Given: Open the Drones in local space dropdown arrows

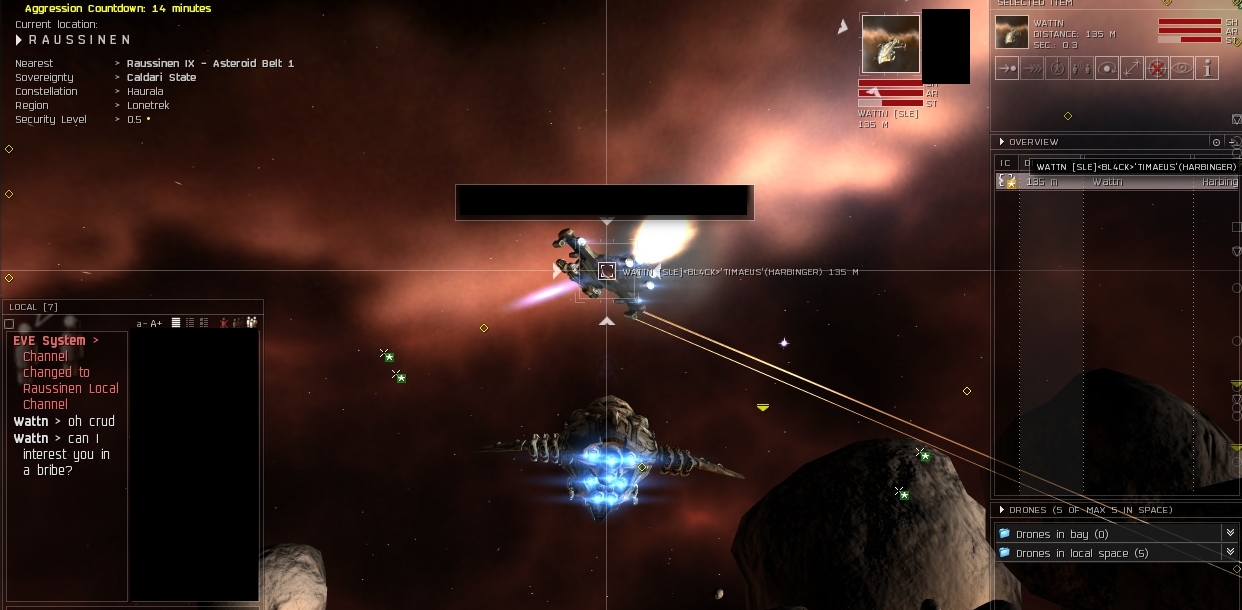Looking at the screenshot, I should tap(1230, 553).
